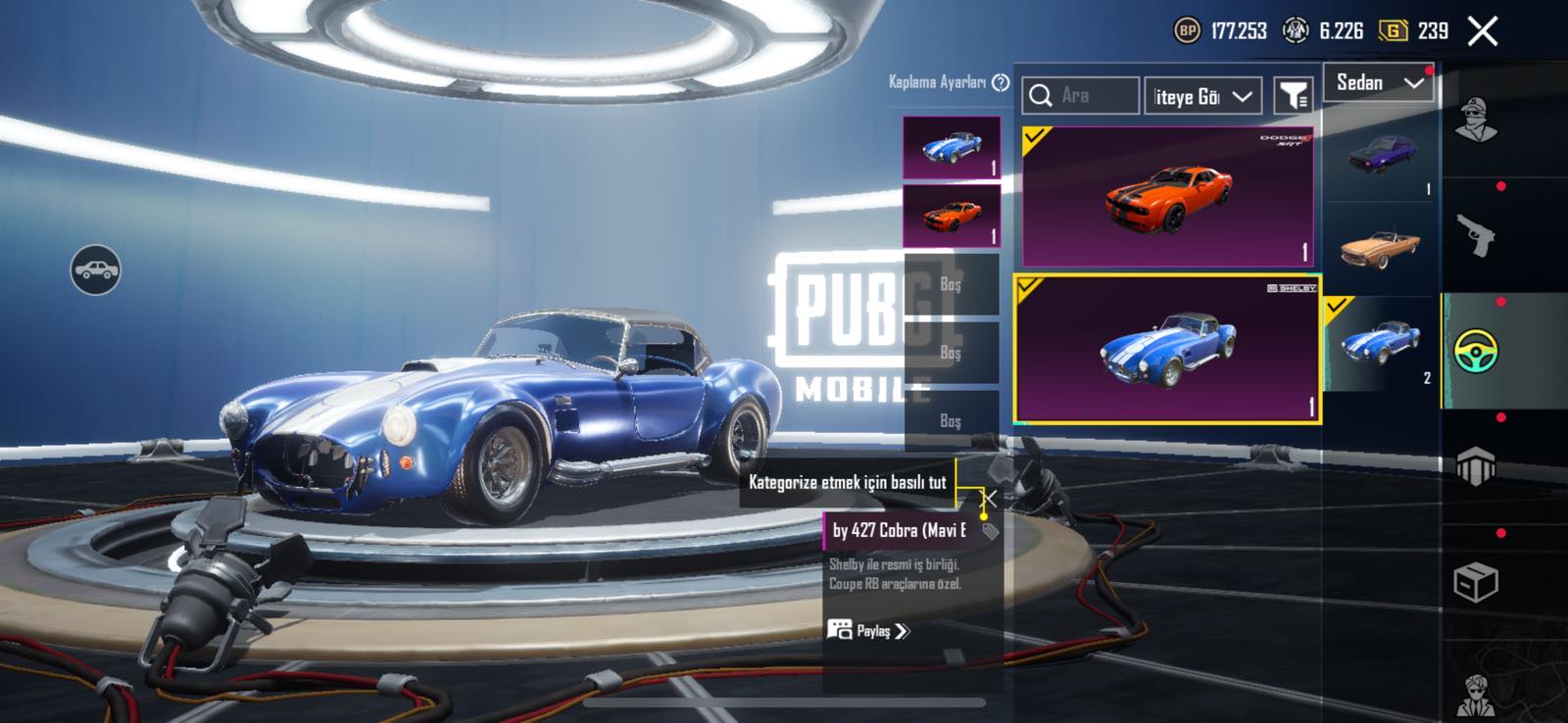The width and height of the screenshot is (1568, 723).
Task: Toggle the round car view button
Action: (x=95, y=269)
